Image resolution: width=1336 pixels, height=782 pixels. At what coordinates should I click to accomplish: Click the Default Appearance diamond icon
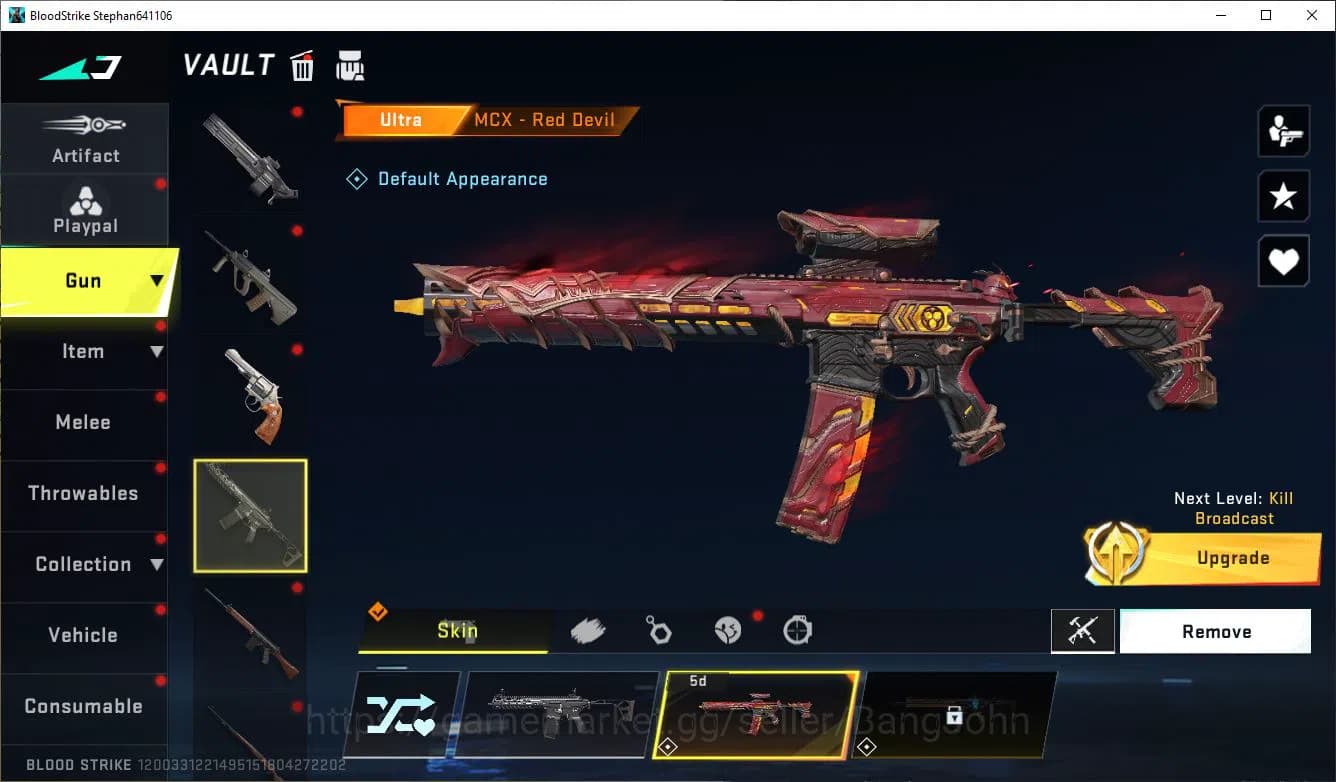pyautogui.click(x=356, y=178)
